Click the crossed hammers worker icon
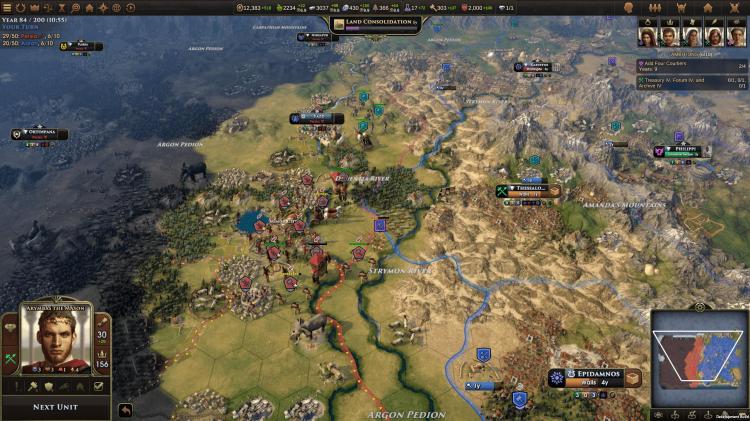Screen dimensions: 750x421 11,358
